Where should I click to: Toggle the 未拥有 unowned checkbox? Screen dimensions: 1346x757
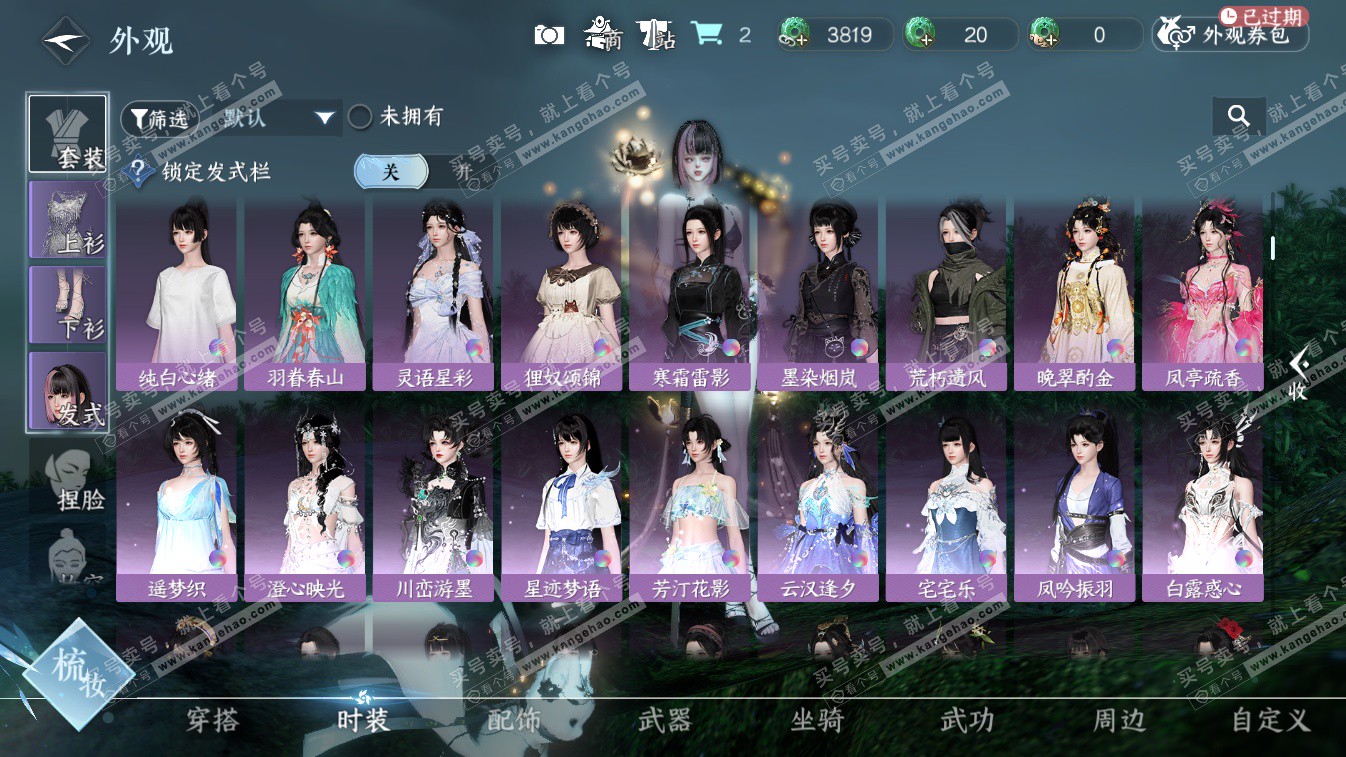point(360,117)
